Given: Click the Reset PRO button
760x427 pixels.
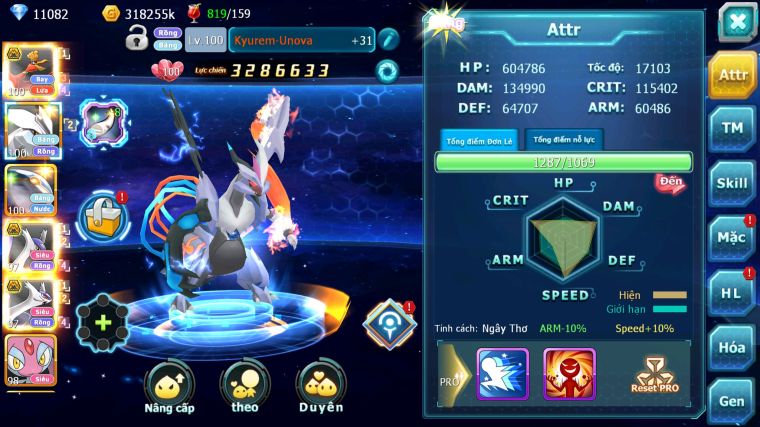Looking at the screenshot, I should [x=654, y=373].
